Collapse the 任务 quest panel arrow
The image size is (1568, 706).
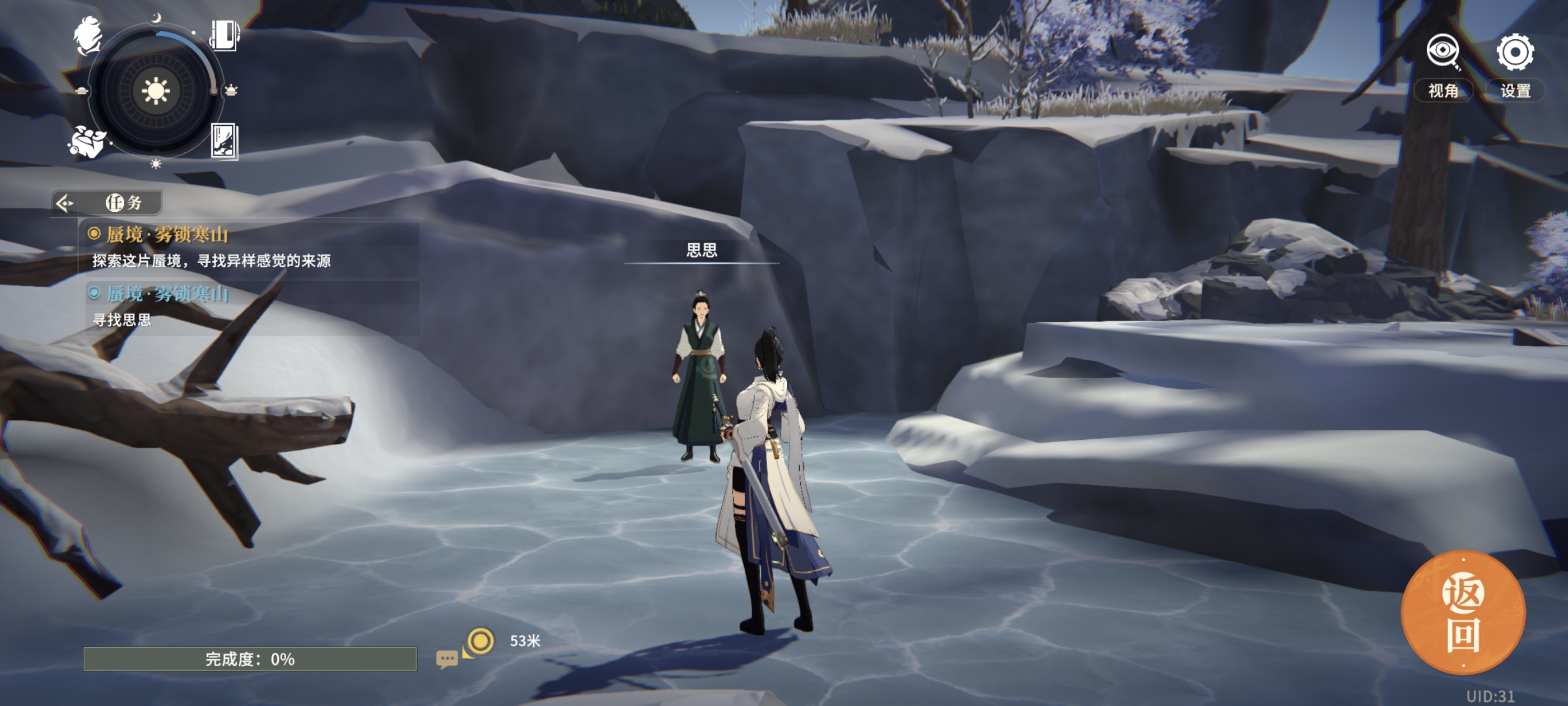(x=64, y=203)
